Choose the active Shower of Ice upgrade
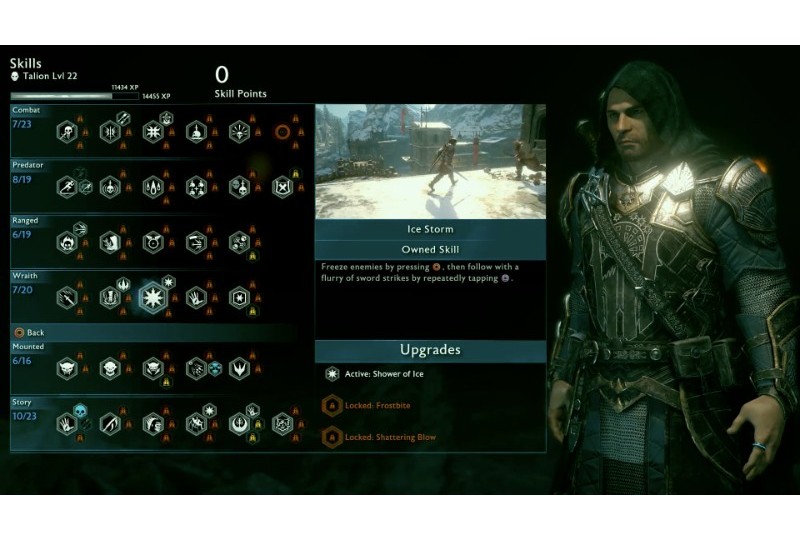800x540 pixels. click(333, 374)
